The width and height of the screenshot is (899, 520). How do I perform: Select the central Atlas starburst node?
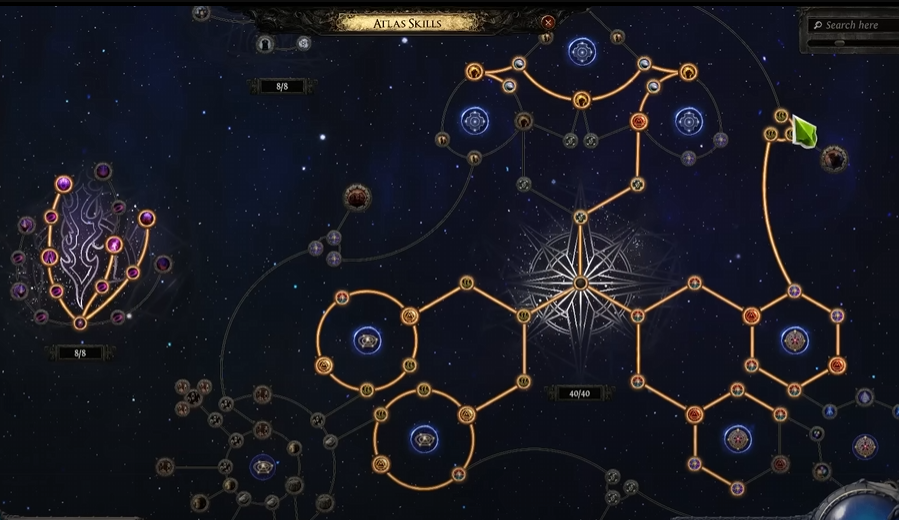click(x=580, y=283)
